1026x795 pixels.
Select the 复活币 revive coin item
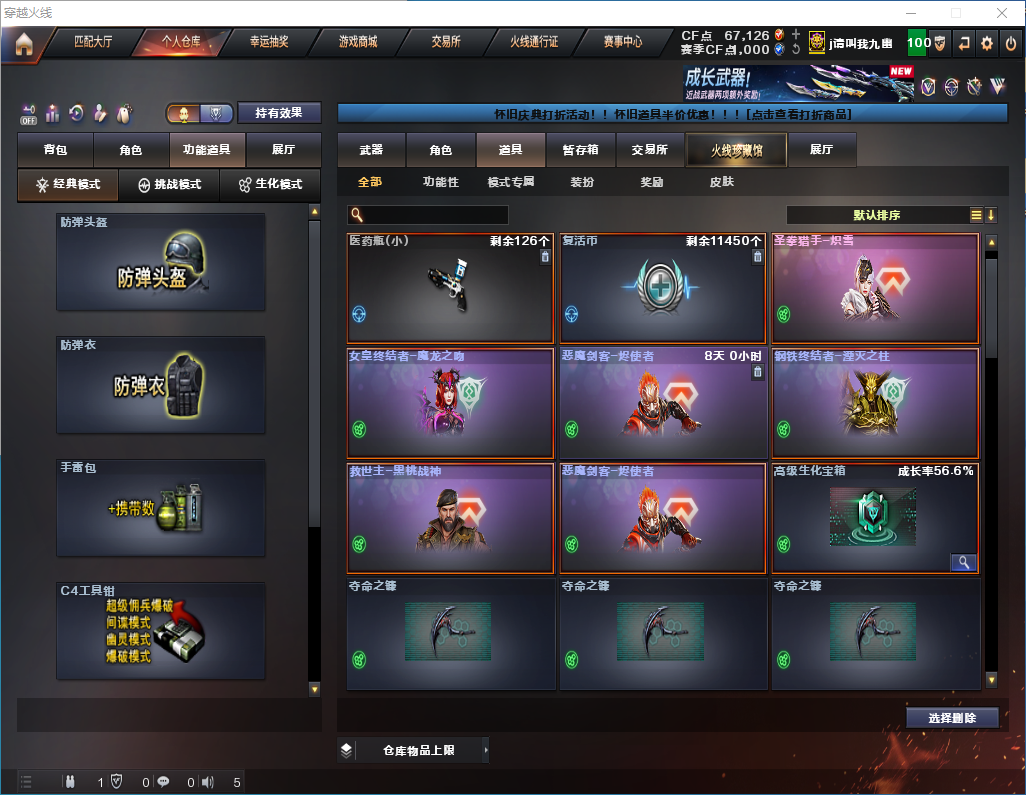click(x=658, y=289)
